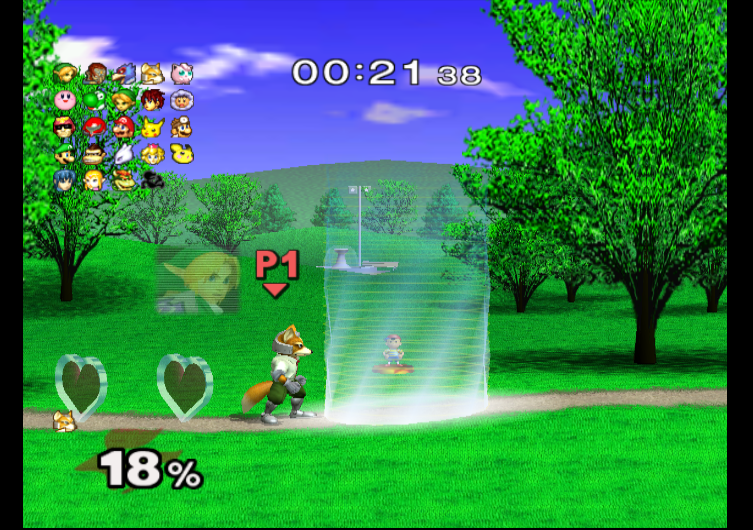The height and width of the screenshot is (530, 753).
Task: Select Dr. Mario's icon with head mirror
Action: coord(182,127)
